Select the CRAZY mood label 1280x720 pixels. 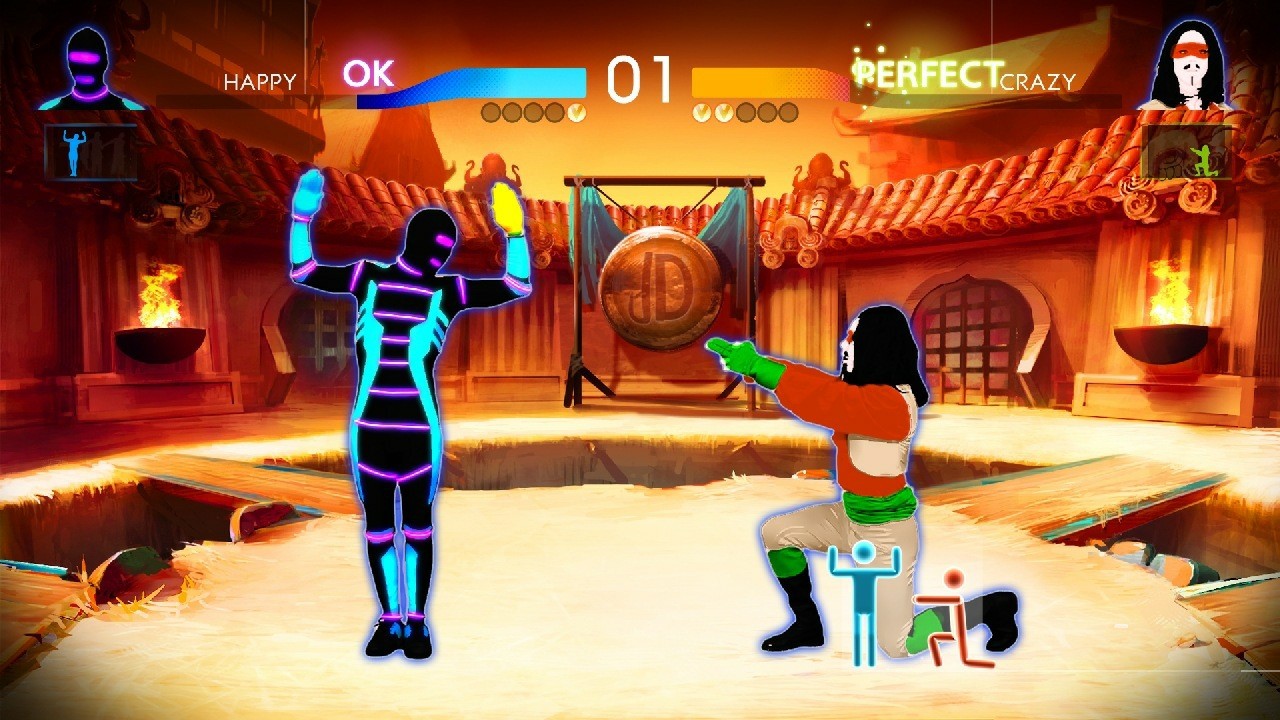[x=1036, y=83]
